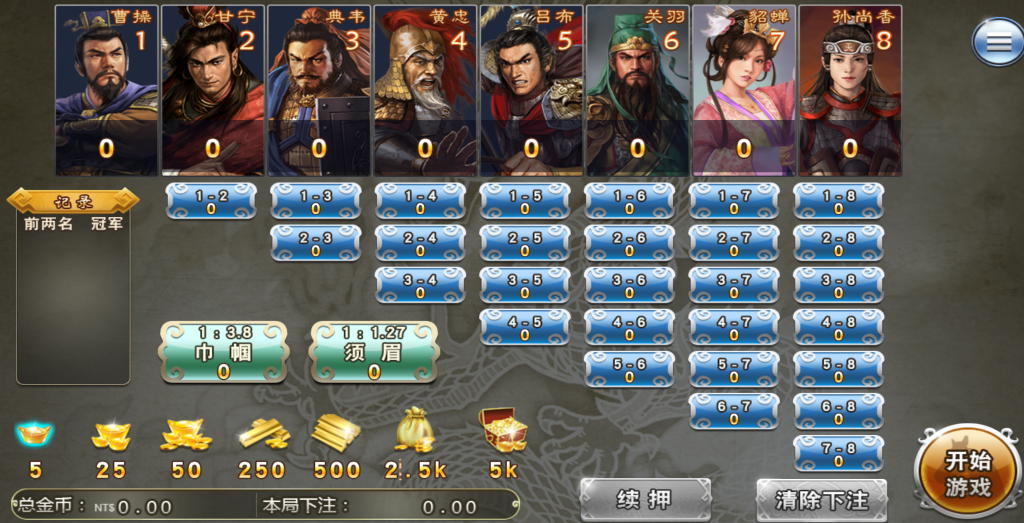This screenshot has height=523, width=1024.
Task: Start the game with 开始游戏 button
Action: pos(968,474)
